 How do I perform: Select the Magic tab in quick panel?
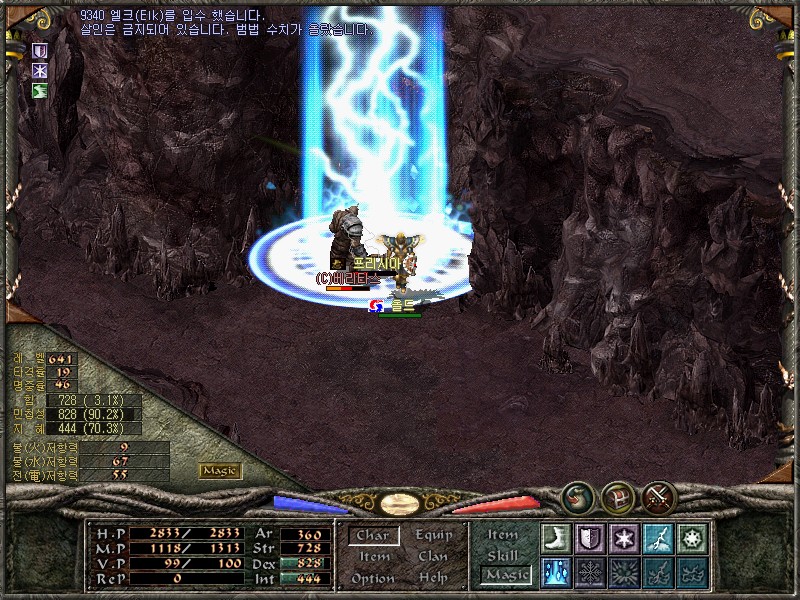pyautogui.click(x=505, y=574)
